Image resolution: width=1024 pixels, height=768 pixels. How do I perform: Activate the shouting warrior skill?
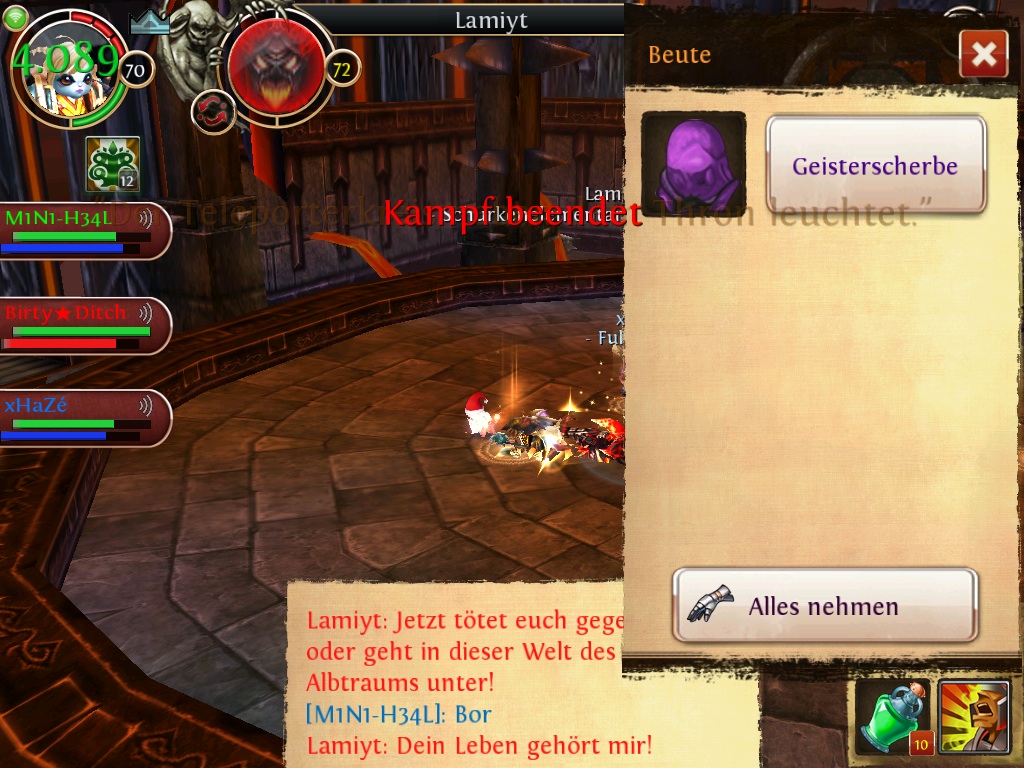(973, 717)
